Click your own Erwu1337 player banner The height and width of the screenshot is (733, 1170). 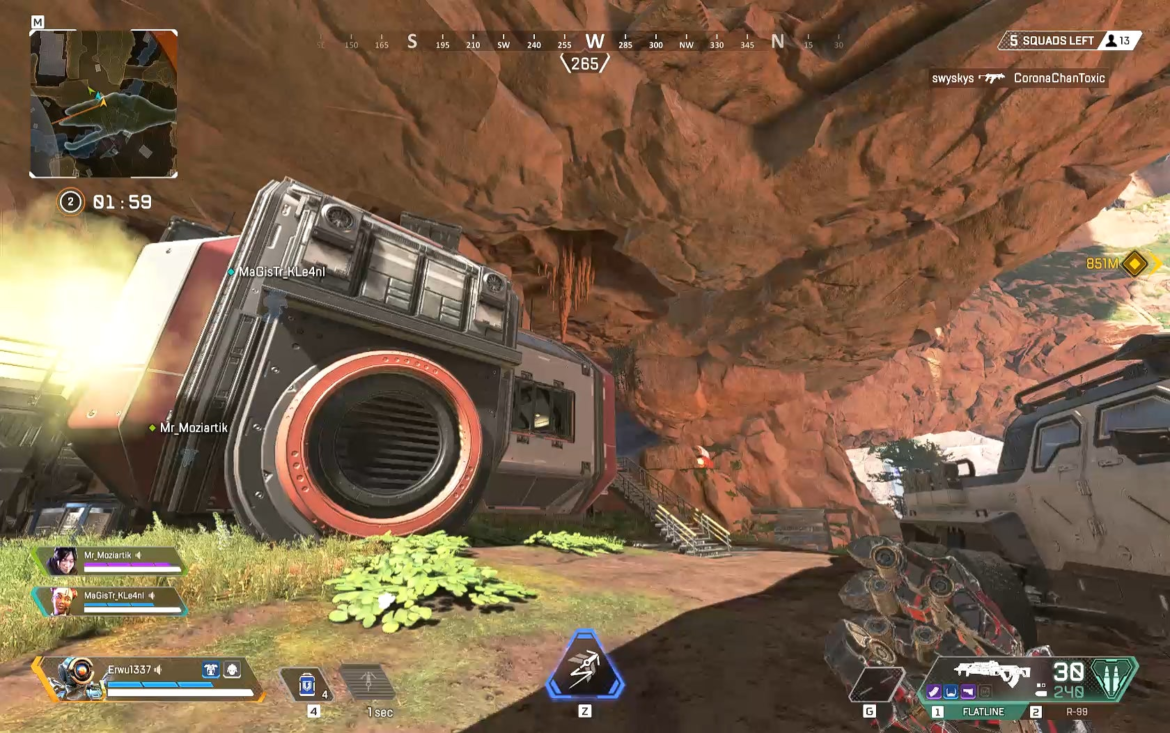150,678
